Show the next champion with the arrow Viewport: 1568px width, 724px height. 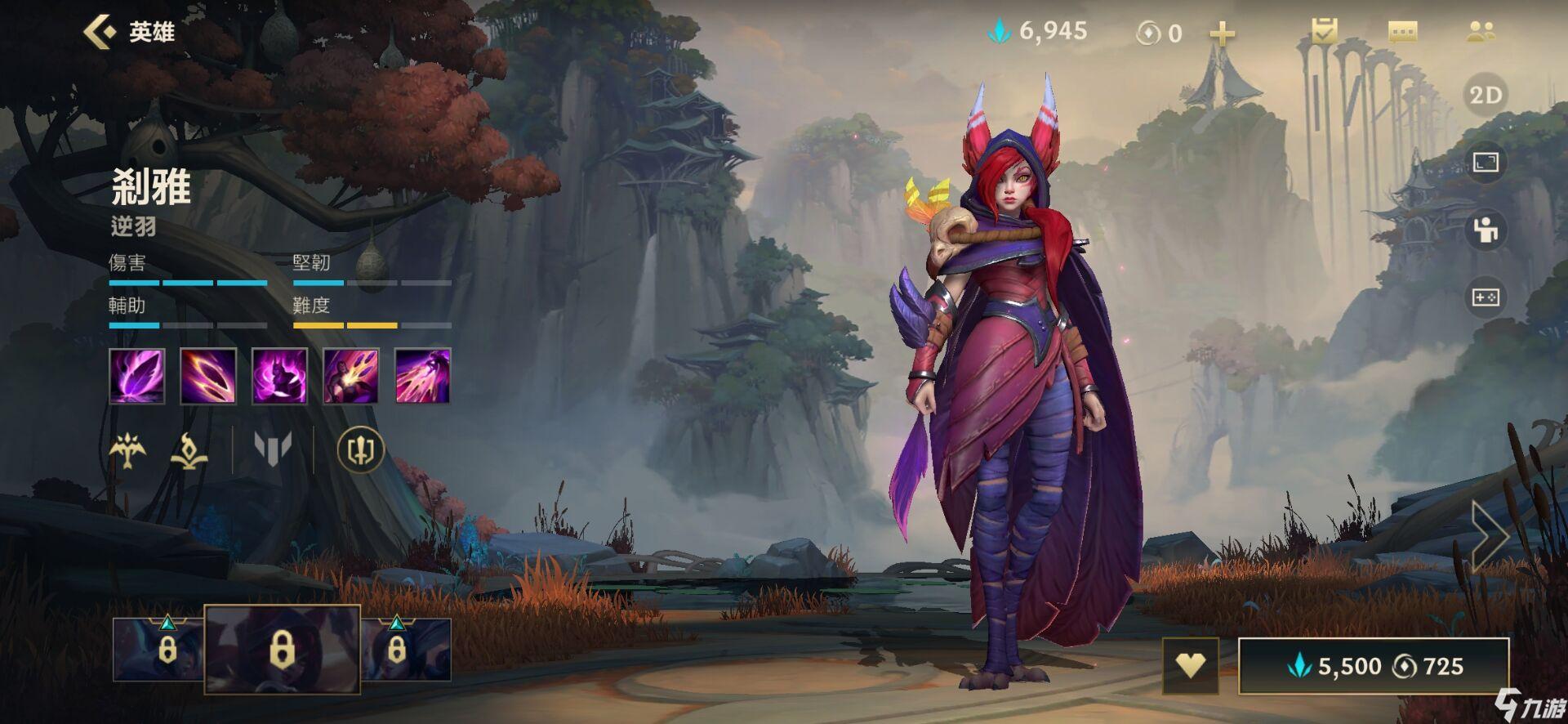pos(1490,535)
